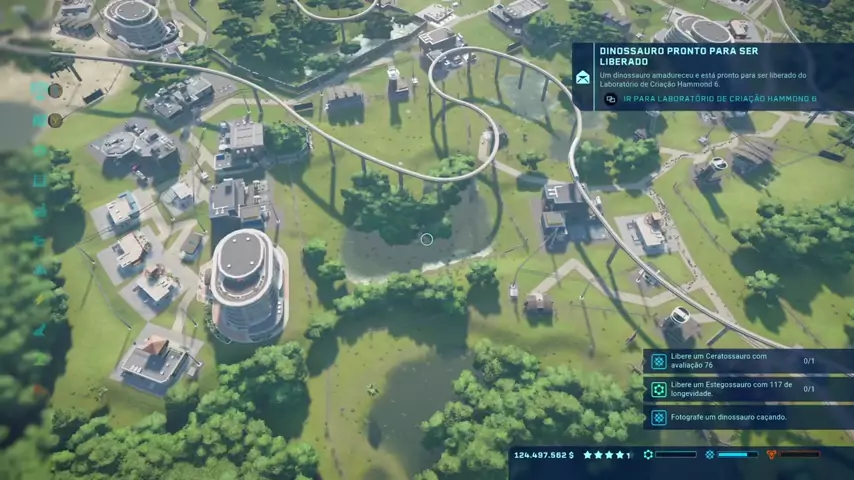Go to Laboratório de Criação Hammond 6
Viewport: 854px width, 480px height.
(x=718, y=99)
